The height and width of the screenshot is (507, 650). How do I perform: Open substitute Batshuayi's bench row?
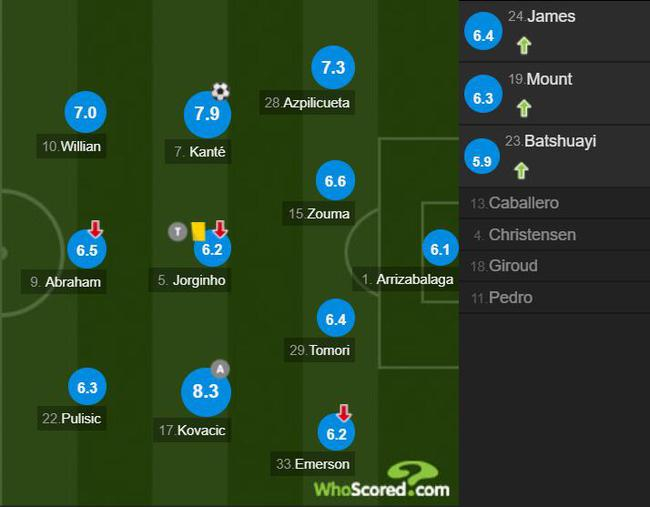click(554, 155)
